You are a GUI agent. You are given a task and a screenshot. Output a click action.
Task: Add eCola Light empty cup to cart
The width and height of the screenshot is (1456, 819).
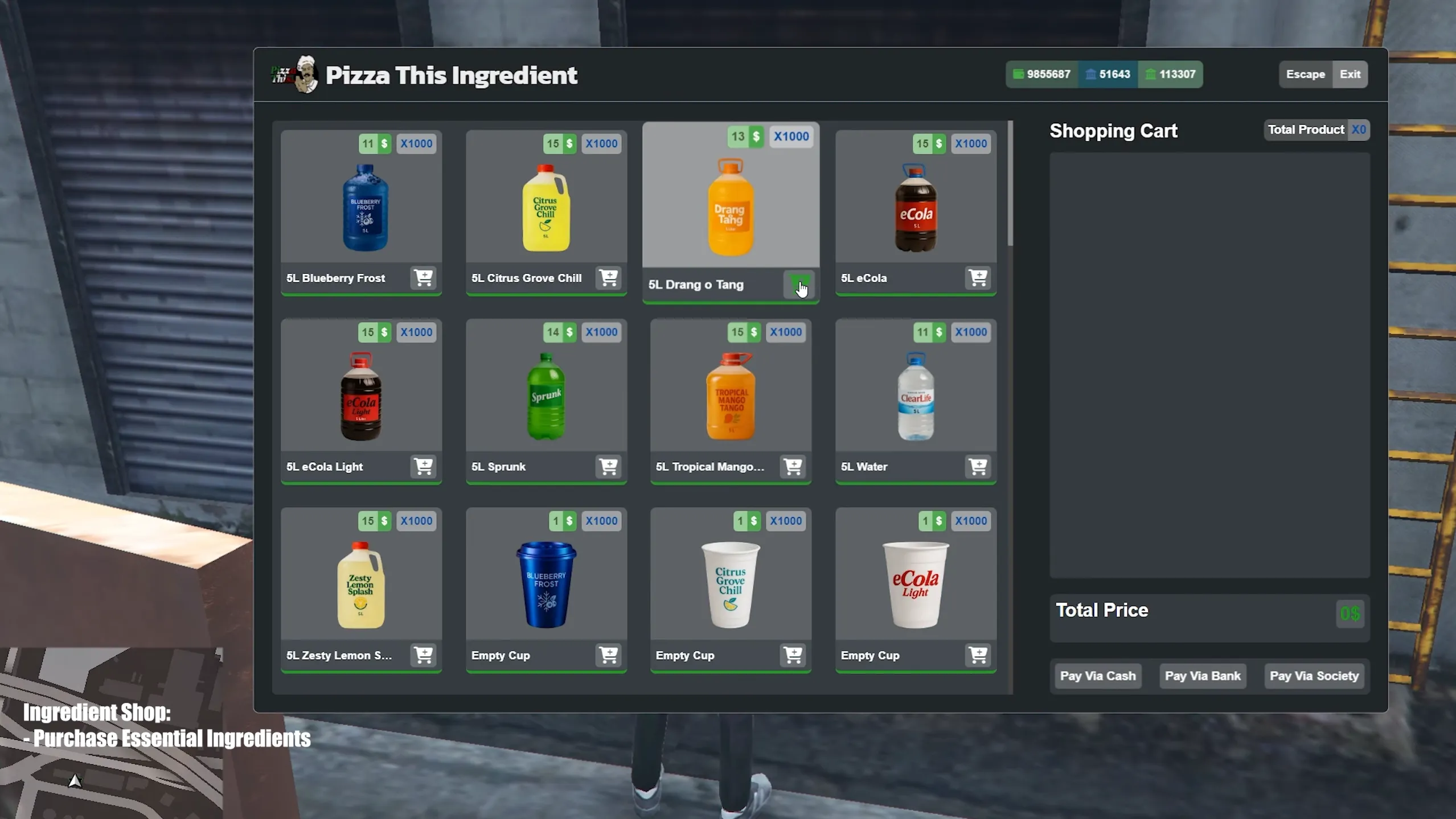pyautogui.click(x=978, y=655)
